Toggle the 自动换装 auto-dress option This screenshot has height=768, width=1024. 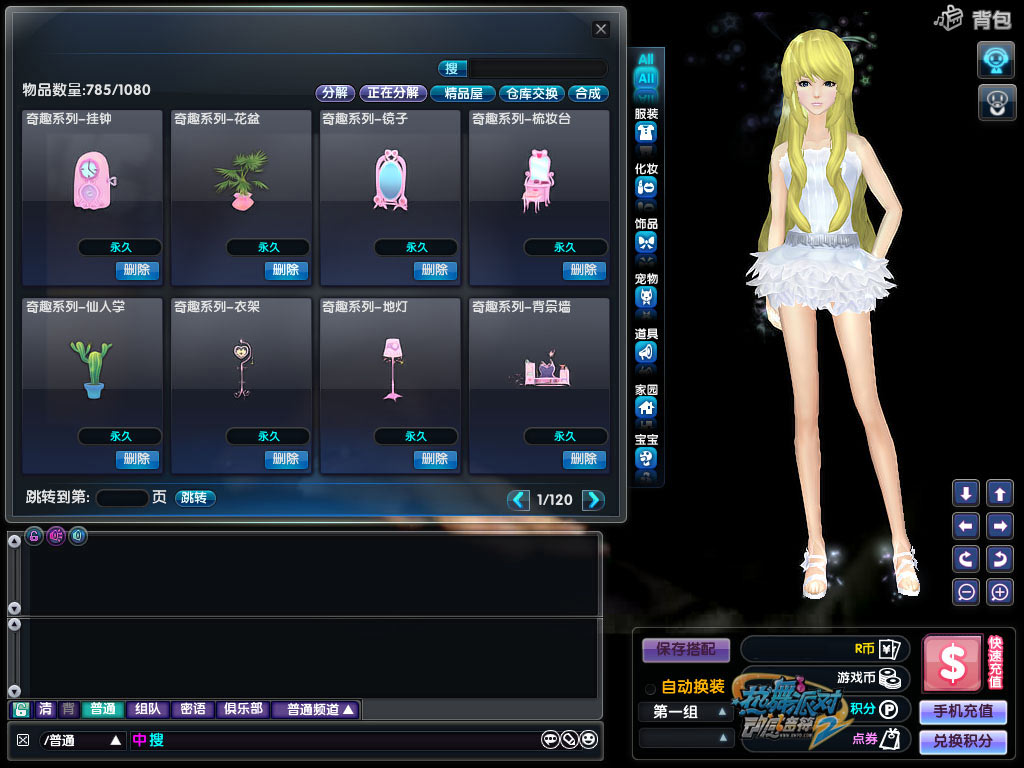click(651, 688)
